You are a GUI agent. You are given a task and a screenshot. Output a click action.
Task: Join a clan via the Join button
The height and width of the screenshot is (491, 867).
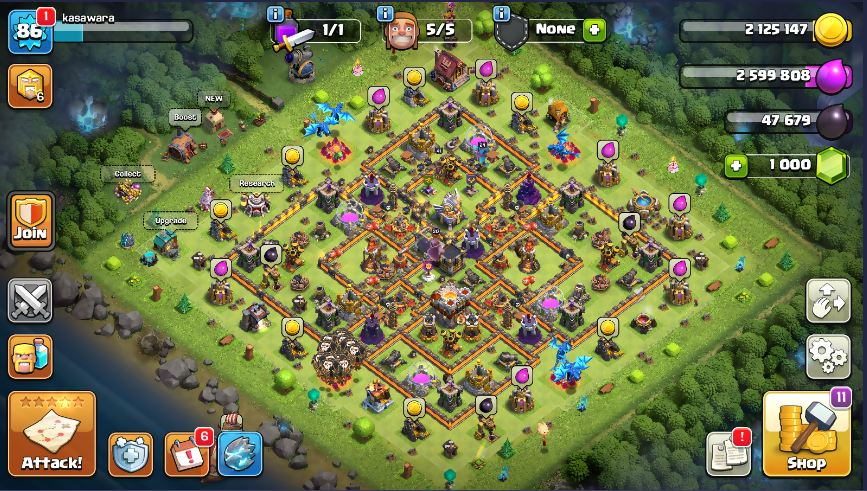point(30,220)
